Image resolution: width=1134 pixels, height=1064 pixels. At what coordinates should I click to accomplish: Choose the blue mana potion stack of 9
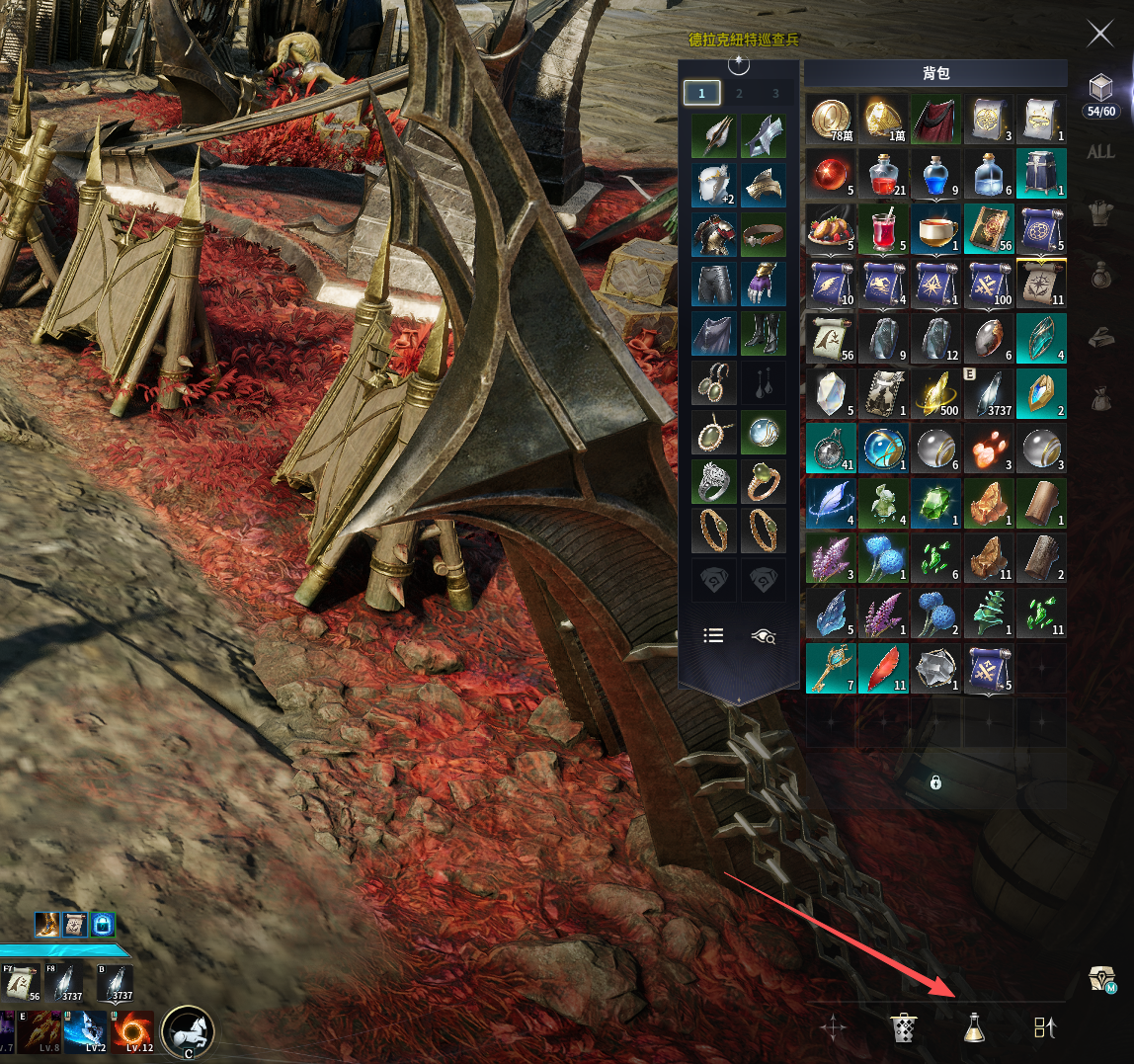click(x=936, y=174)
